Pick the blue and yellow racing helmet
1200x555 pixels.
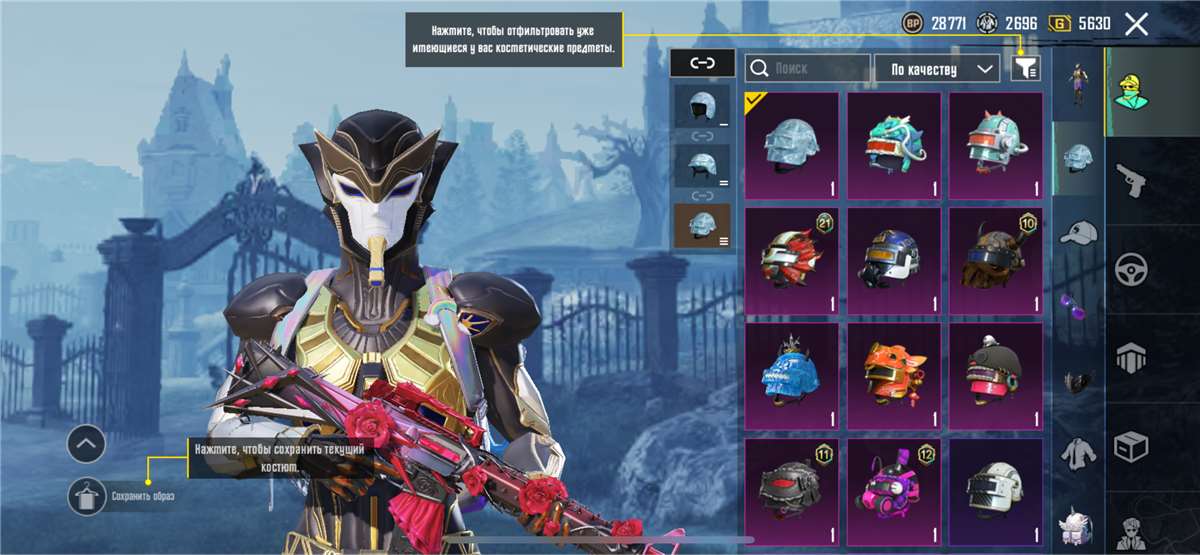894,260
